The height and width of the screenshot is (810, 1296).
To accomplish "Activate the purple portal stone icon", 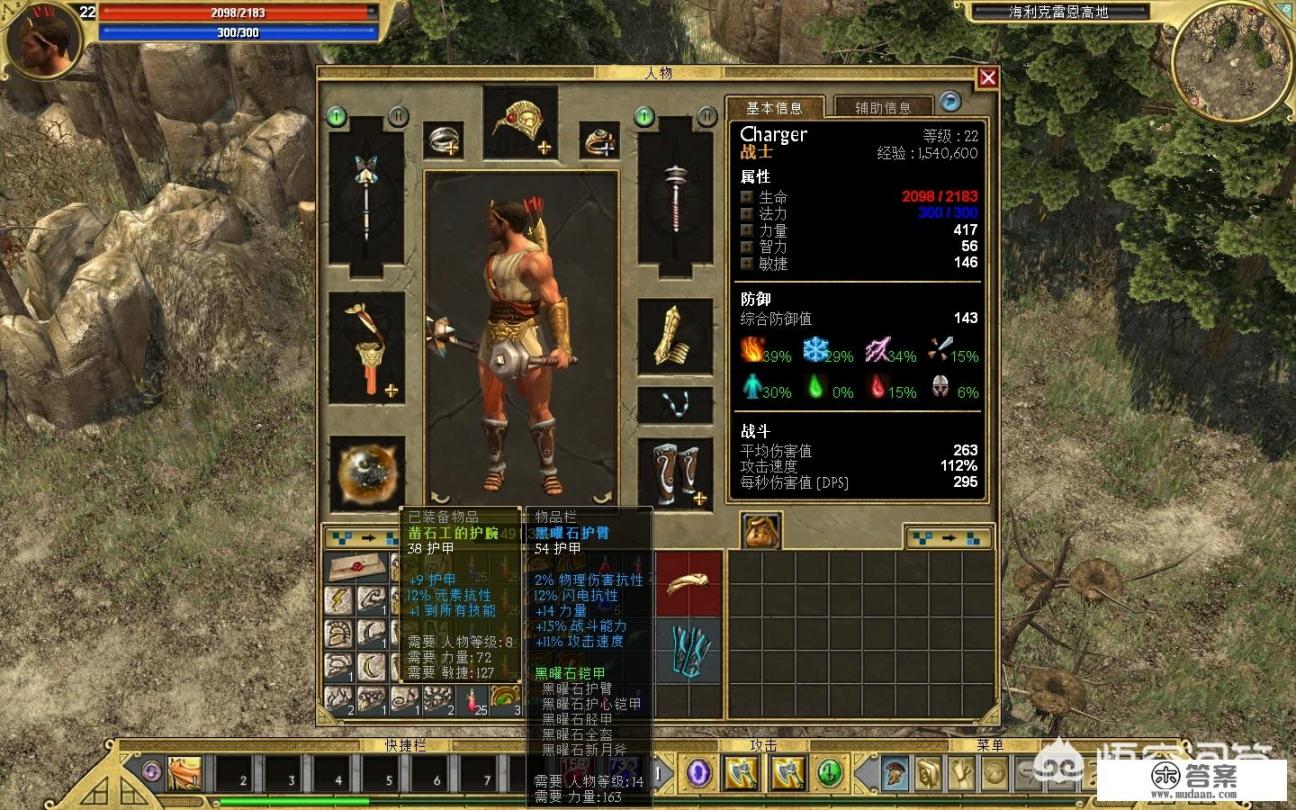I will click(698, 772).
